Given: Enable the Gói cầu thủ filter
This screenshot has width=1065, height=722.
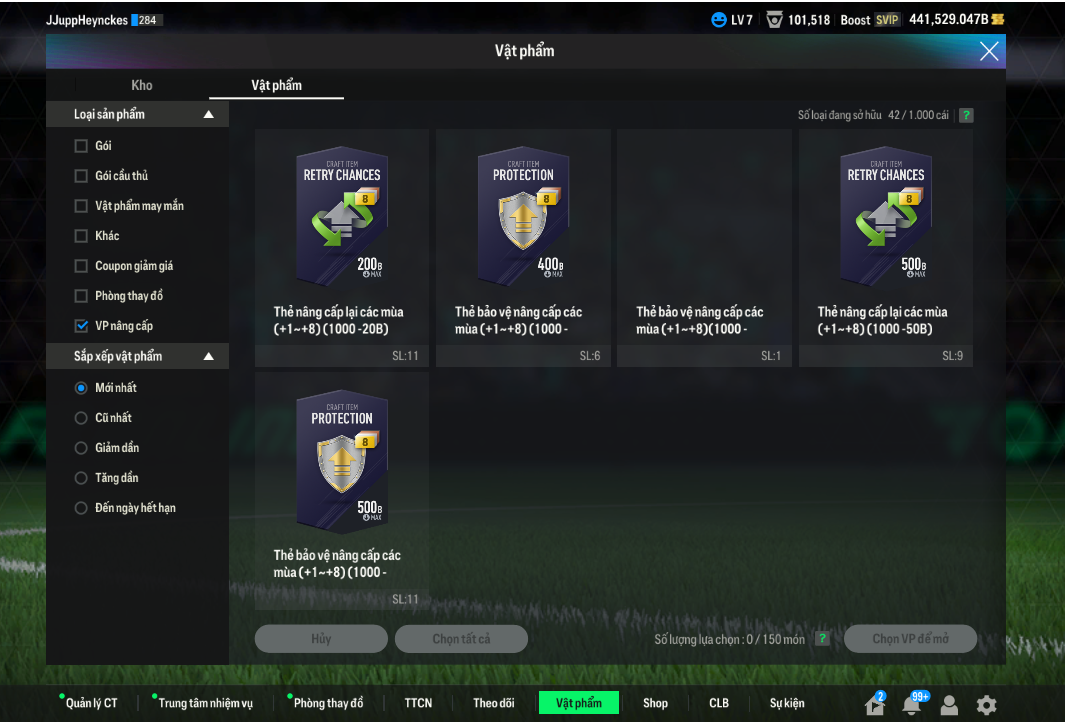Looking at the screenshot, I should (x=82, y=176).
